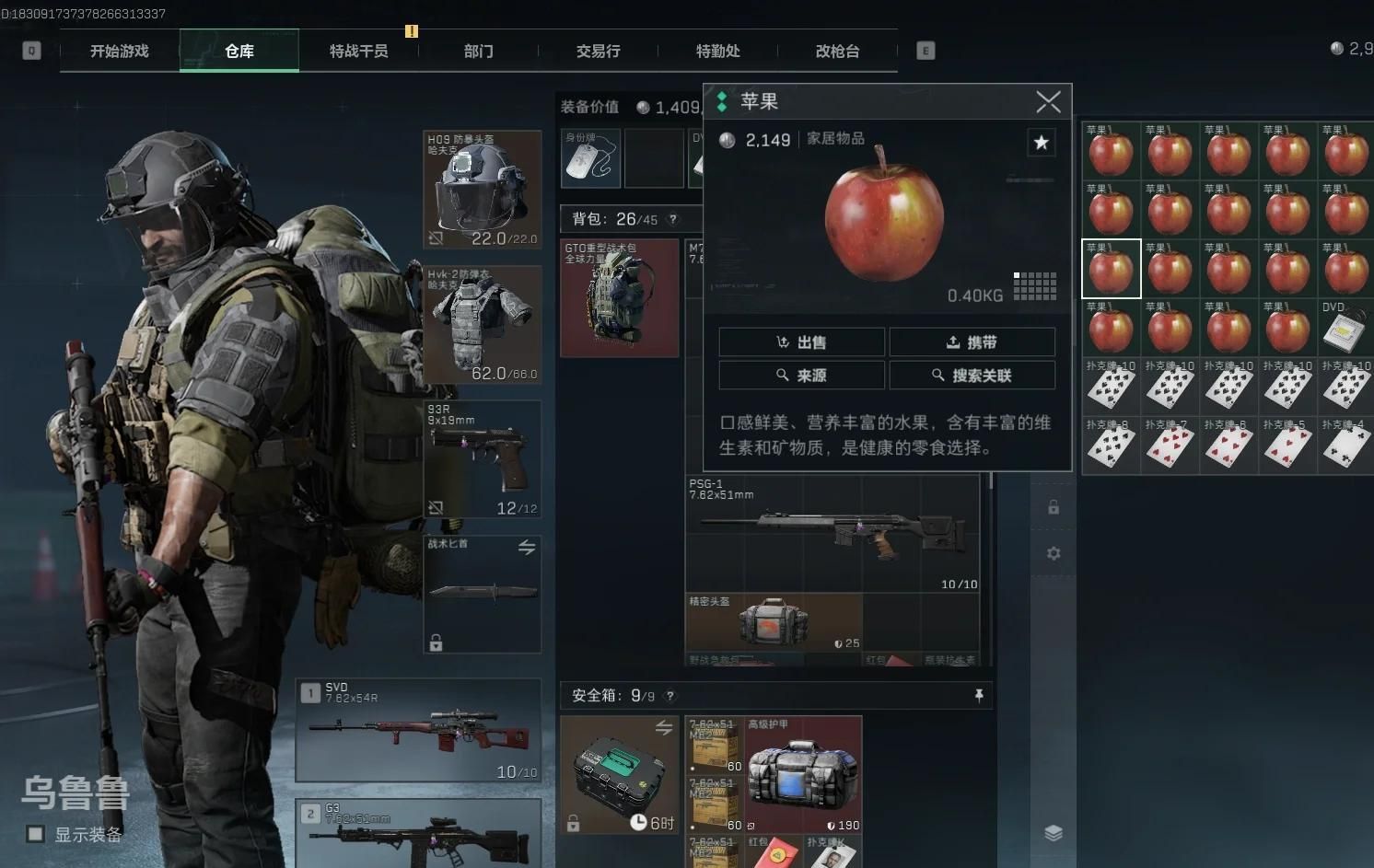Click the 携带 button on the apple panel
This screenshot has width=1374, height=868.
(x=972, y=341)
